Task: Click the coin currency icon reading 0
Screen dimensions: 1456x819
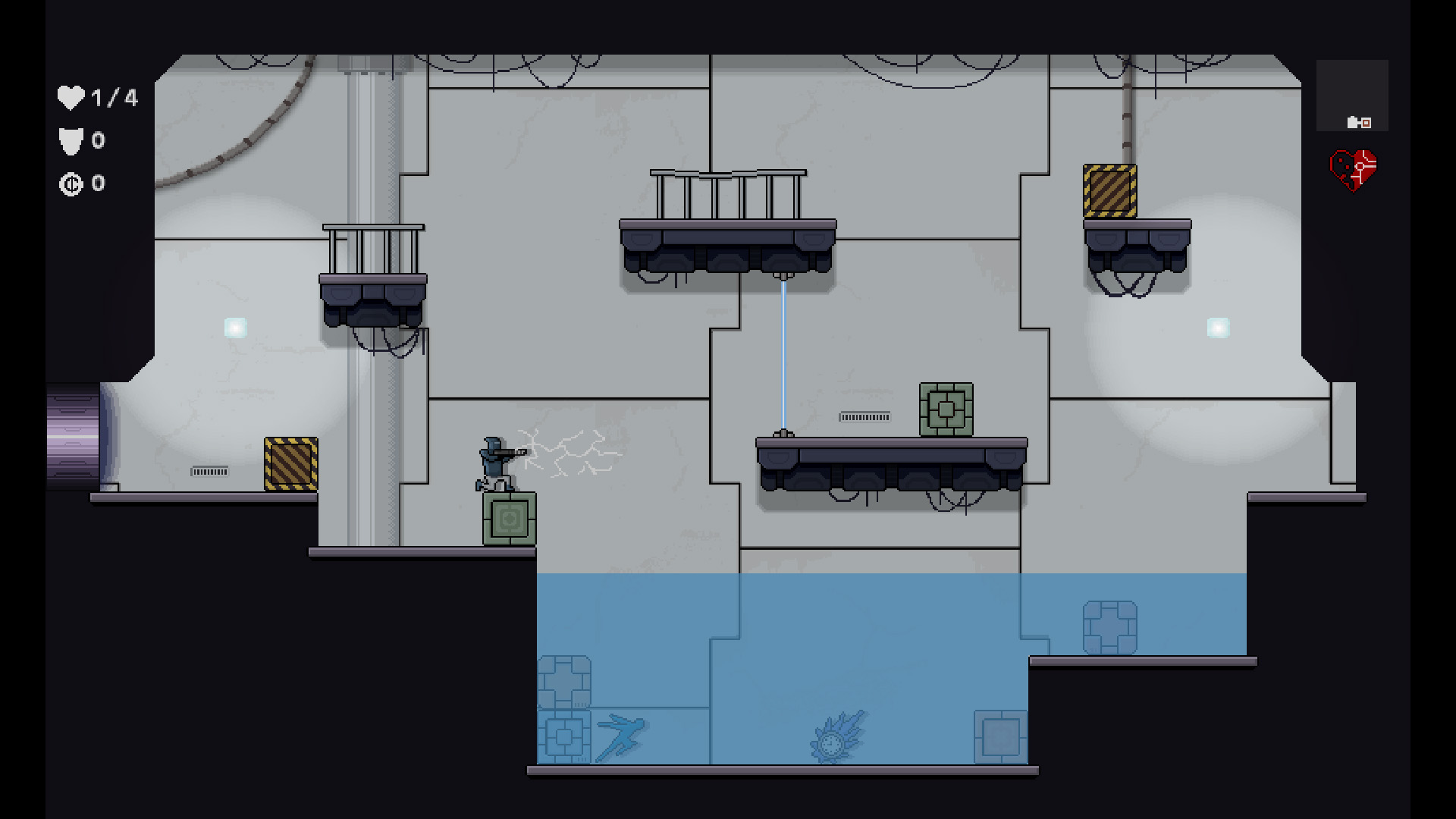Action: pos(71,183)
